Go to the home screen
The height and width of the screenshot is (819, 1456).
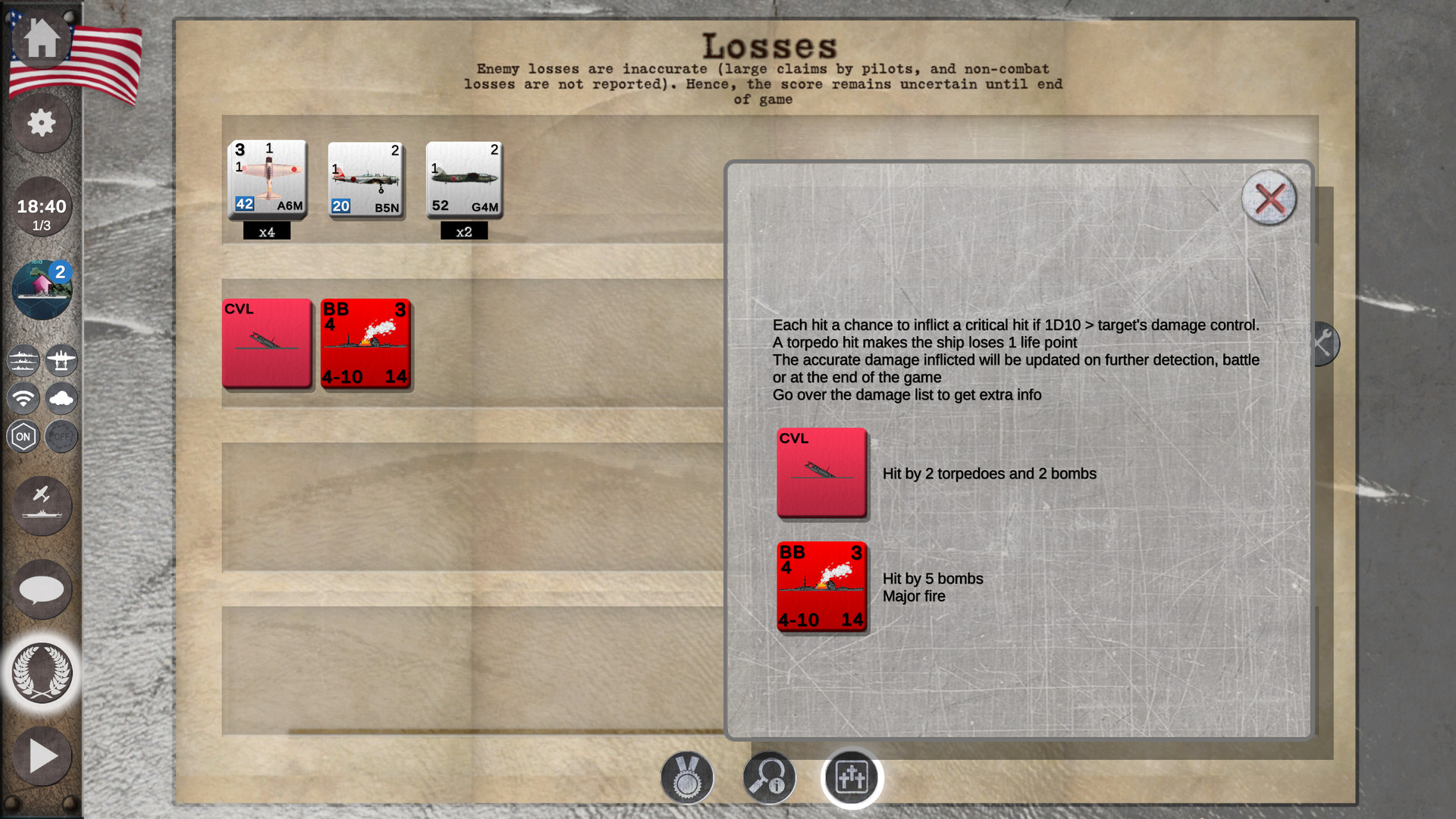42,42
